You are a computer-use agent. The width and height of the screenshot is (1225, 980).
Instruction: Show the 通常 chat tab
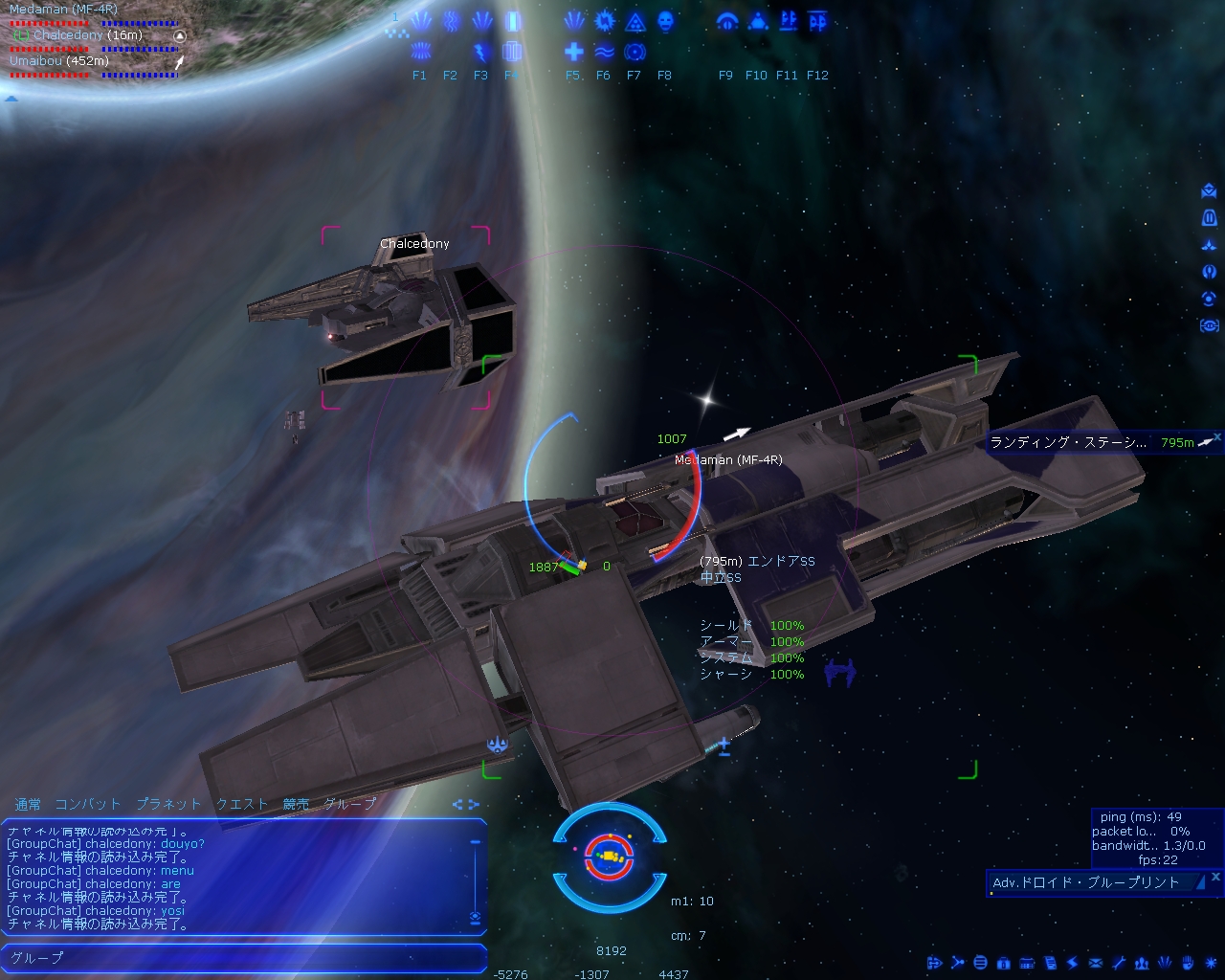pyautogui.click(x=28, y=804)
